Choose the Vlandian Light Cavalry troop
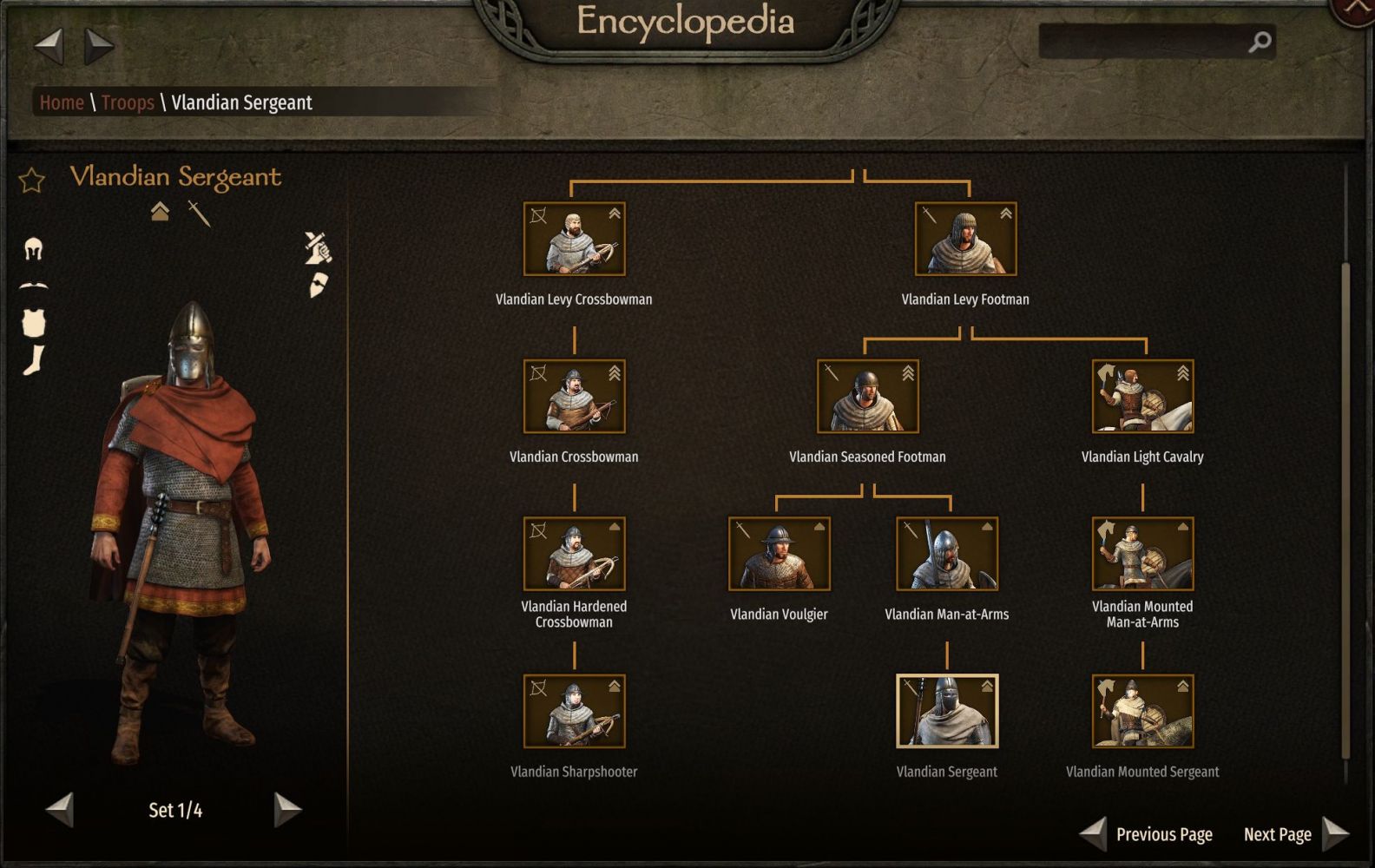This screenshot has width=1375, height=868. [x=1142, y=397]
